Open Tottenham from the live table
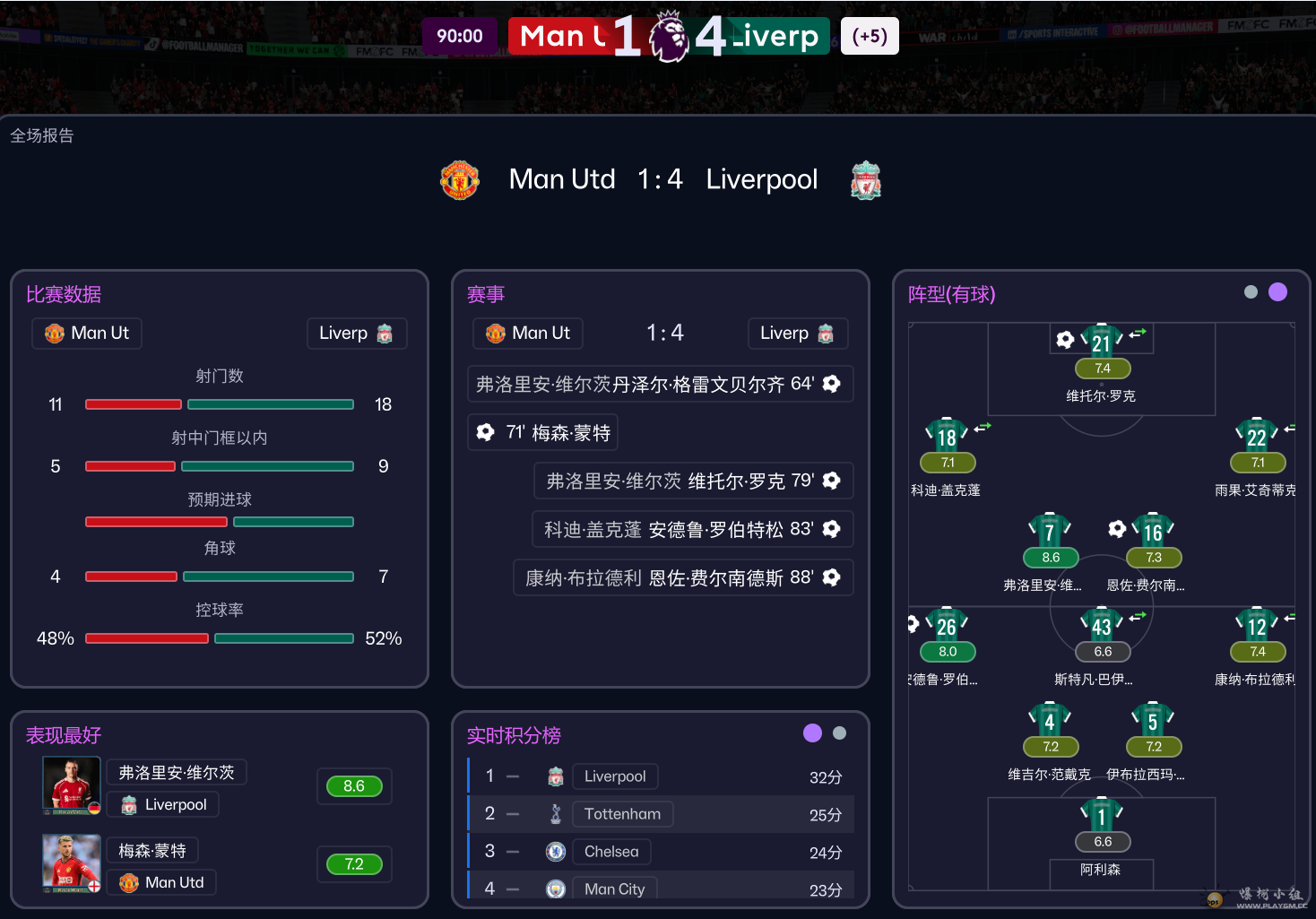 (622, 814)
